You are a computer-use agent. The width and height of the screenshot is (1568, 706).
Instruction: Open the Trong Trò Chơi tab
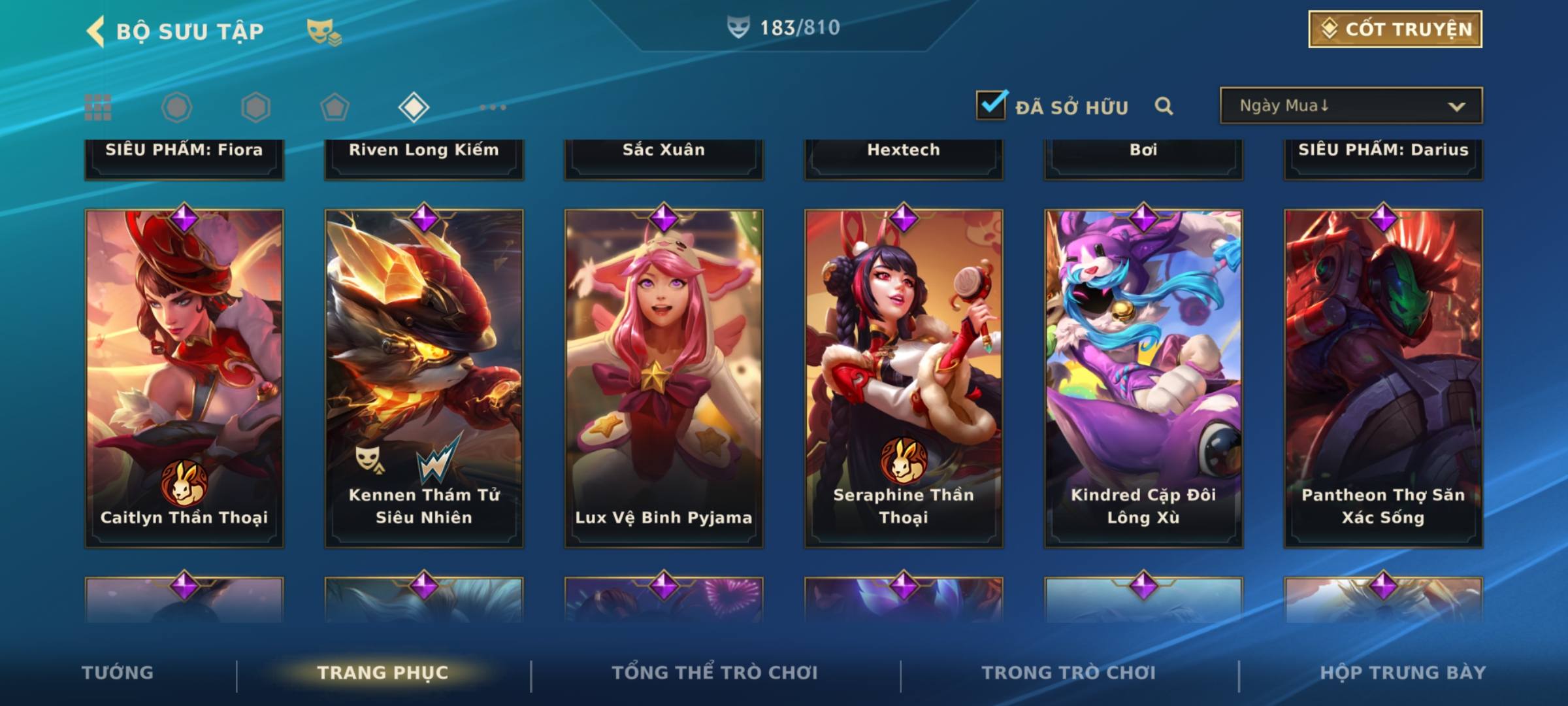1069,673
